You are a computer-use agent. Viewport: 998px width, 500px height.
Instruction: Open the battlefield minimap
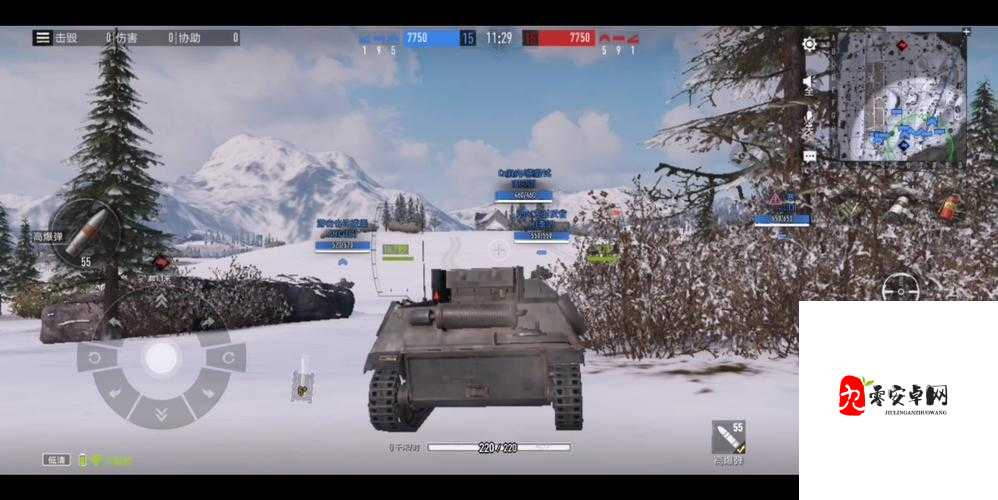[900, 98]
